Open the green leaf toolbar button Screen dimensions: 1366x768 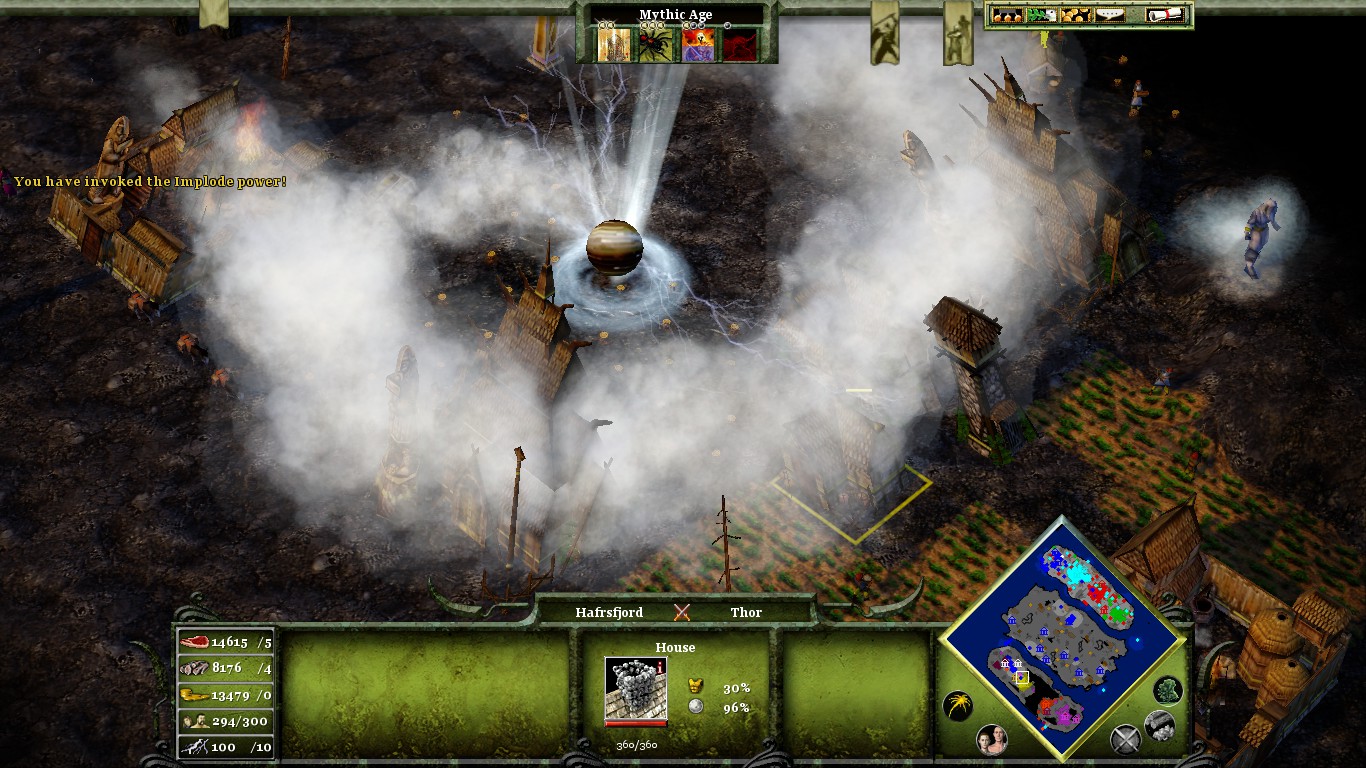tap(1040, 15)
